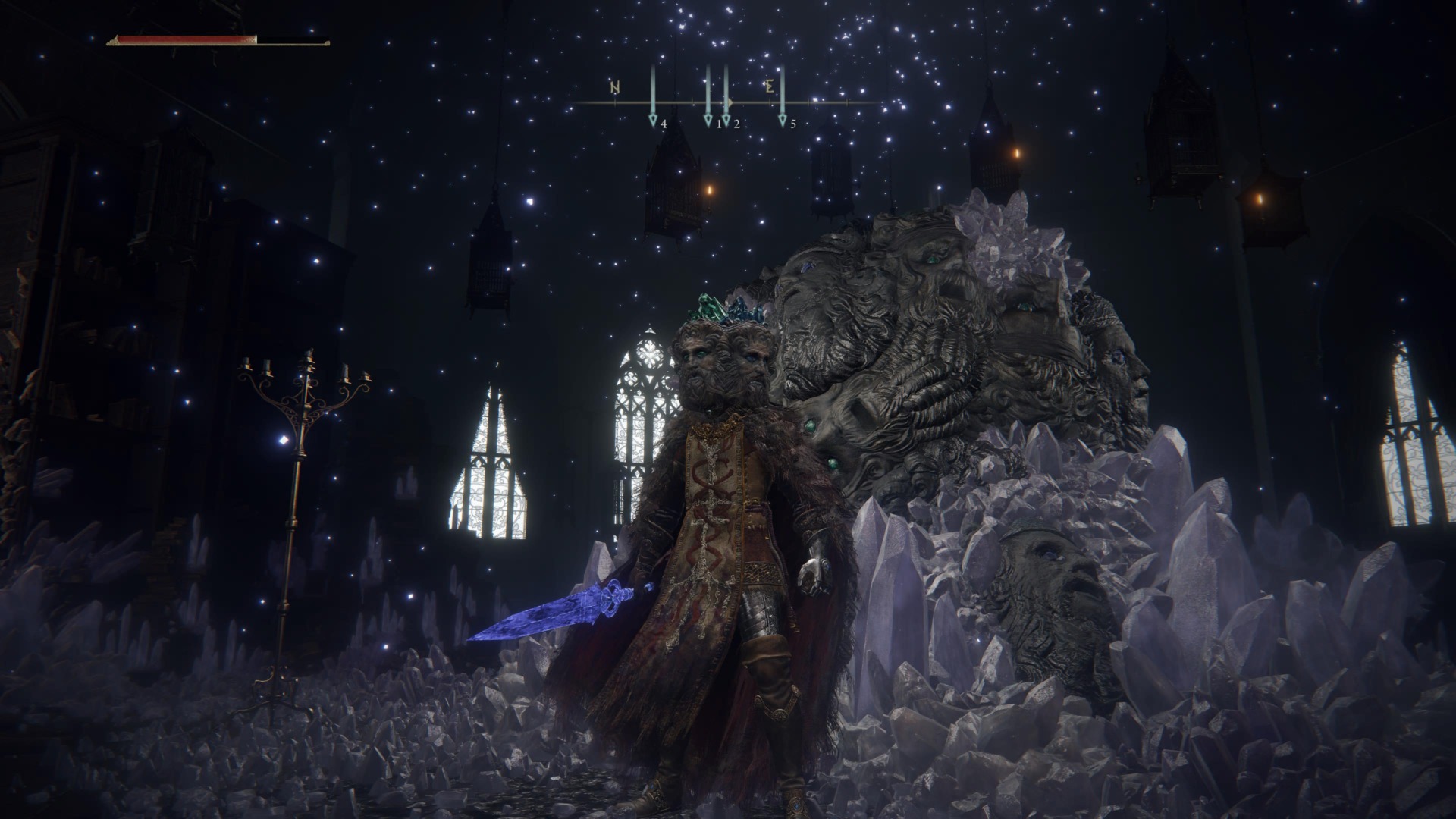The height and width of the screenshot is (819, 1456).
Task: Pick the compass beacon labeled 5
Action: click(783, 119)
